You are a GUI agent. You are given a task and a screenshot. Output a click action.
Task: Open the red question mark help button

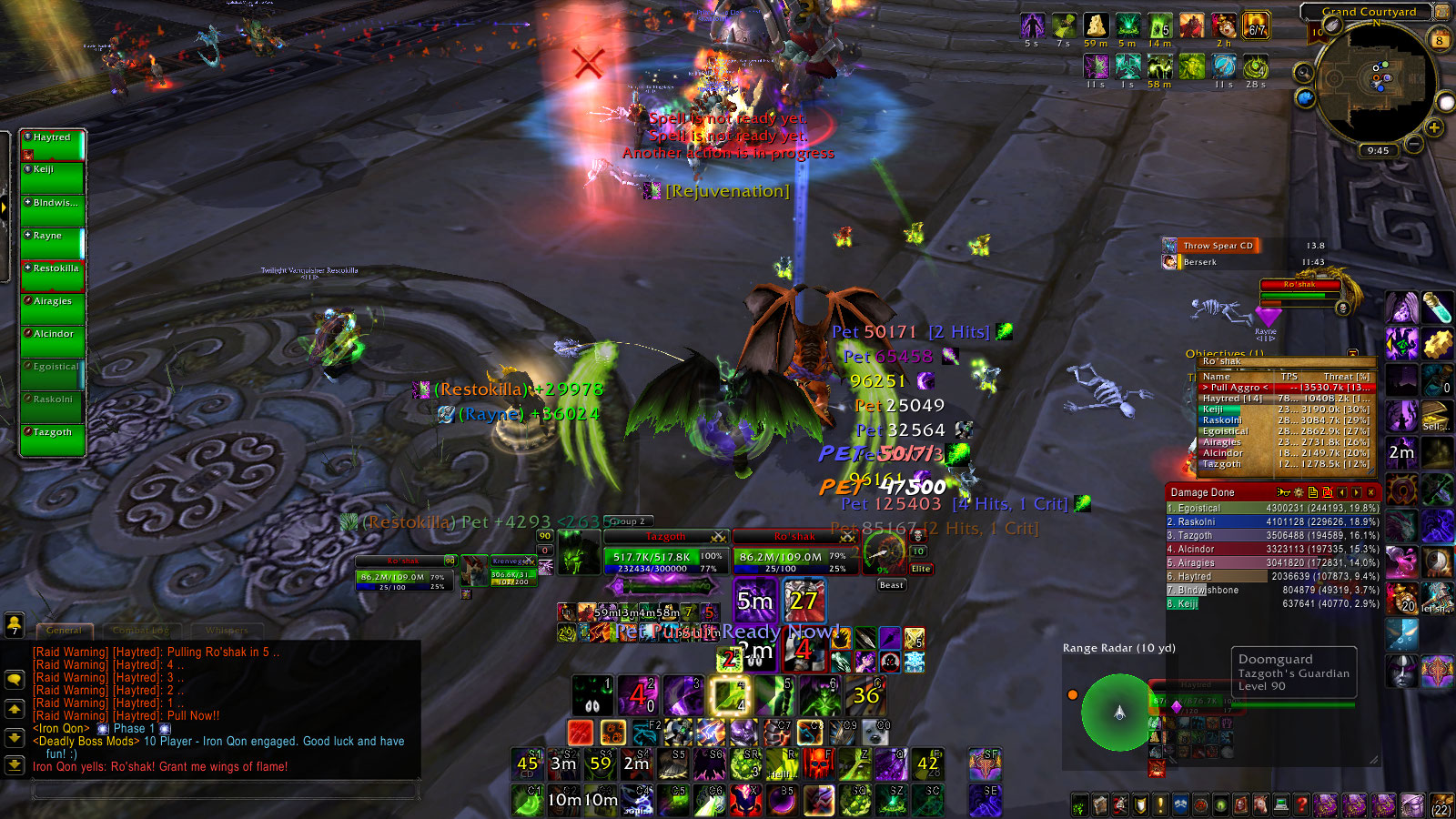tap(1301, 804)
